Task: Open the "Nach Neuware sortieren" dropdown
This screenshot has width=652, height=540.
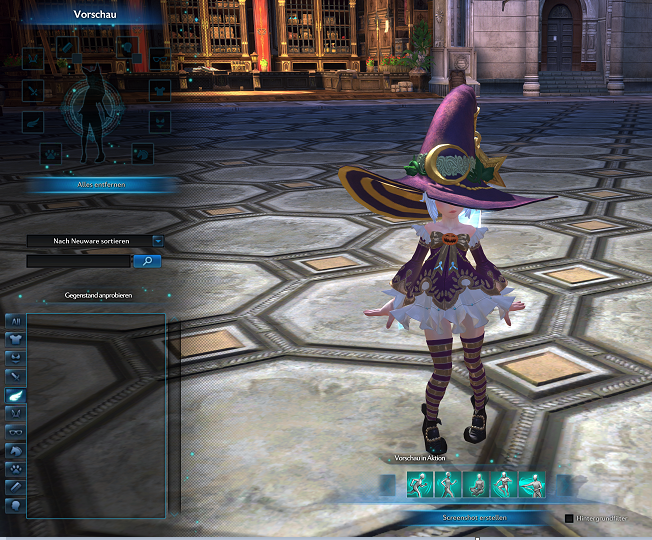Action: 95,241
